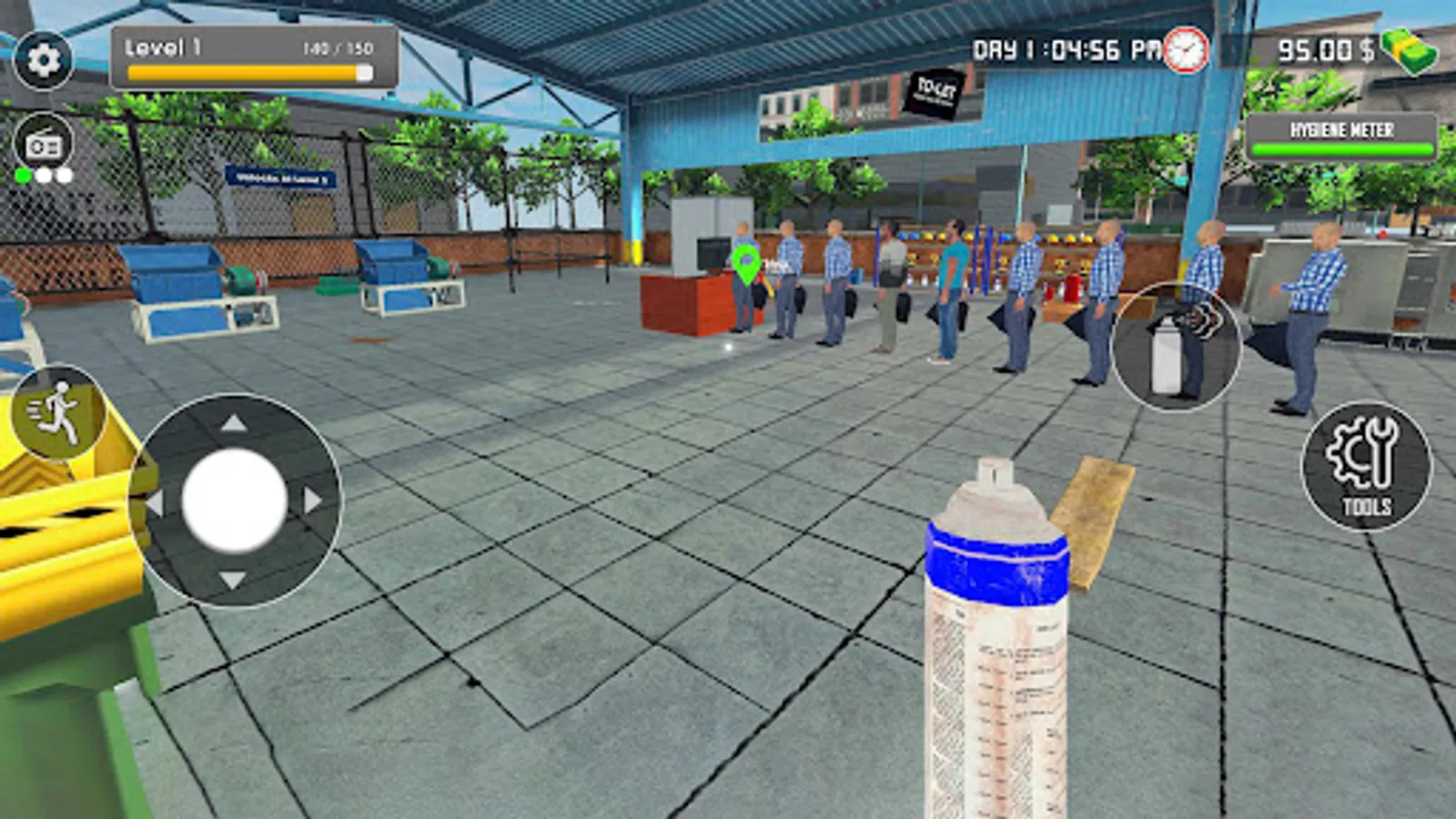Select the active green radio station dot
The width and height of the screenshot is (1456, 819).
tap(24, 175)
